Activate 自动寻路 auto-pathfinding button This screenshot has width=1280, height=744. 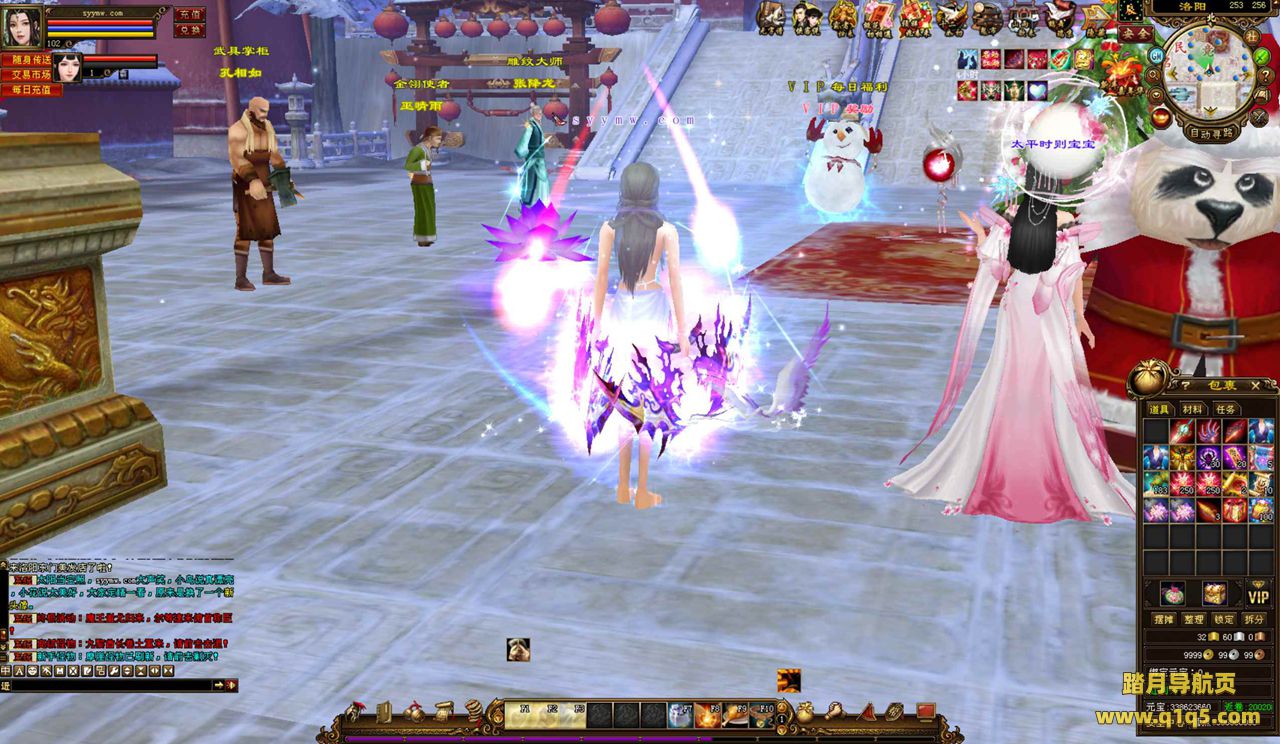coord(1210,131)
